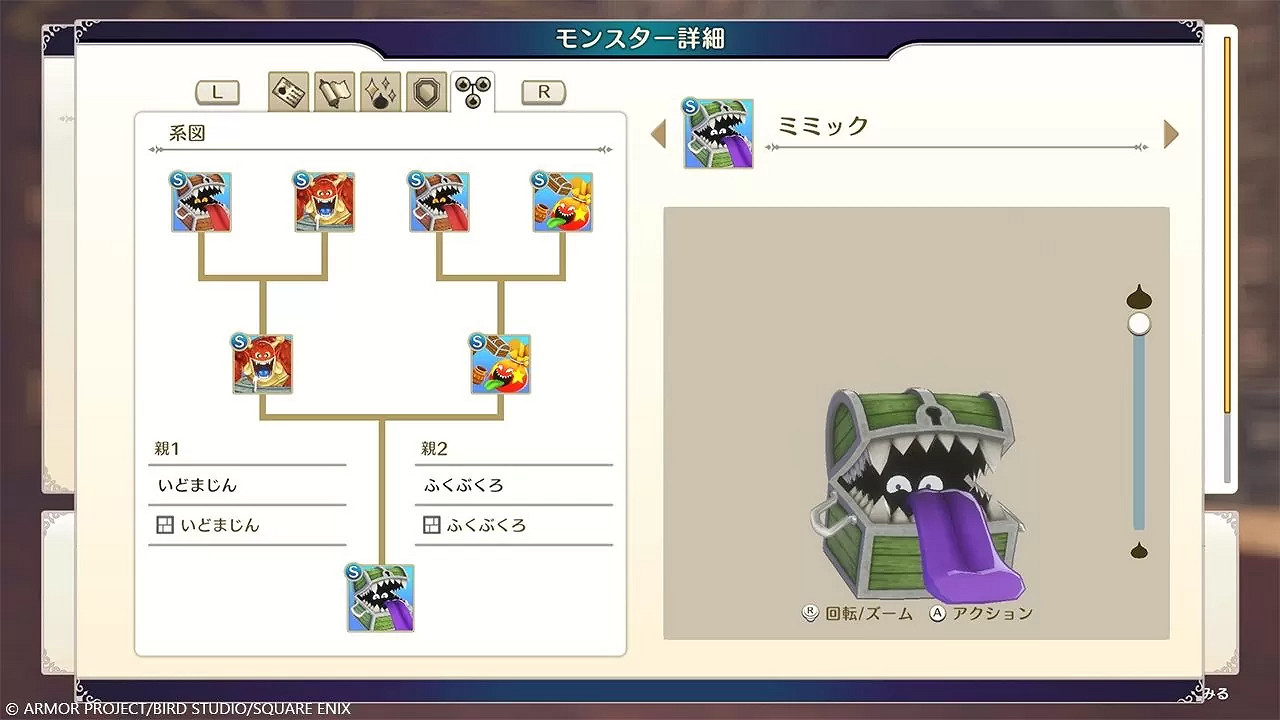Click the S rank badge on Mimic portrait

click(x=355, y=572)
